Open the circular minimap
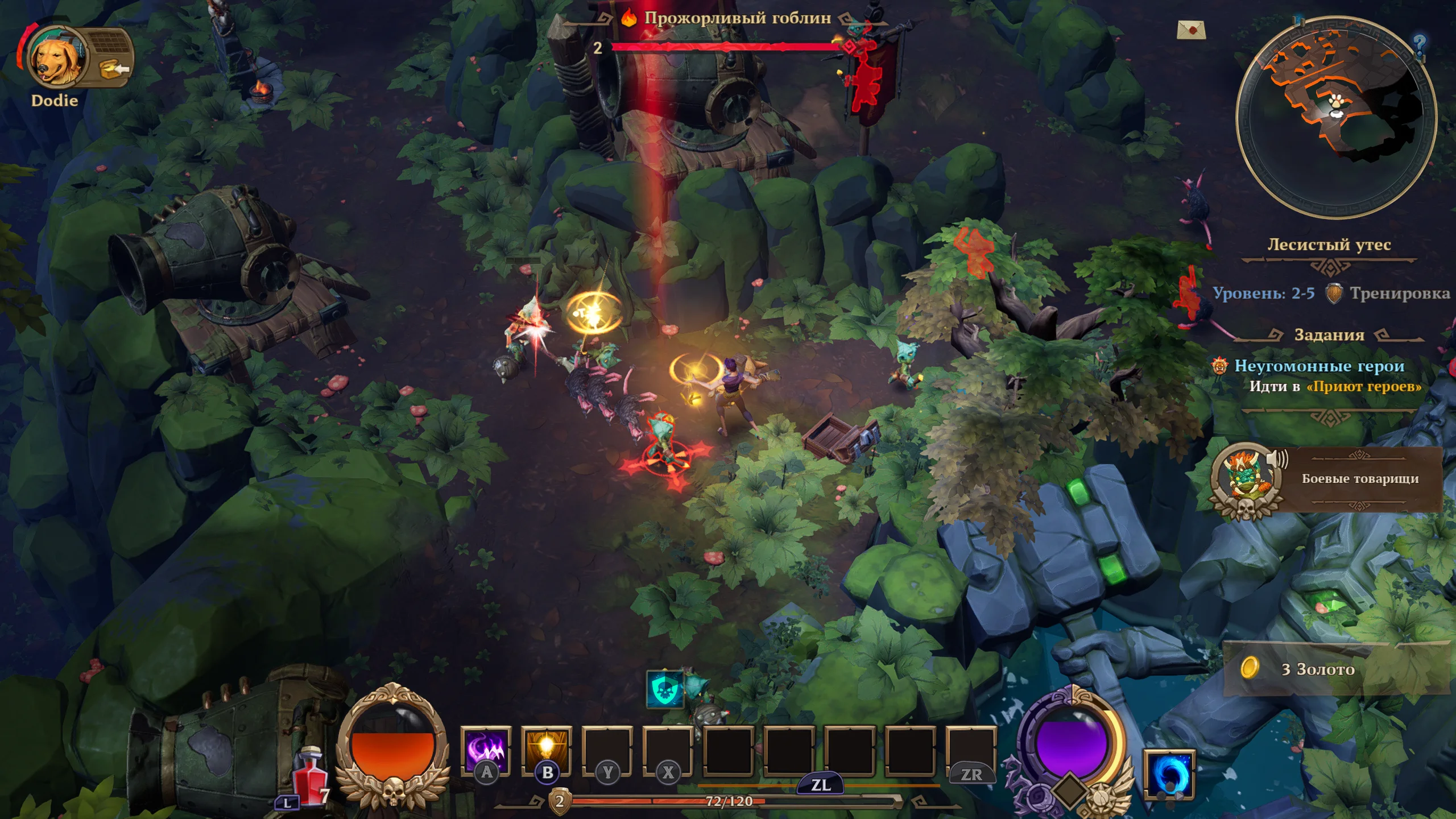 coord(1337,117)
